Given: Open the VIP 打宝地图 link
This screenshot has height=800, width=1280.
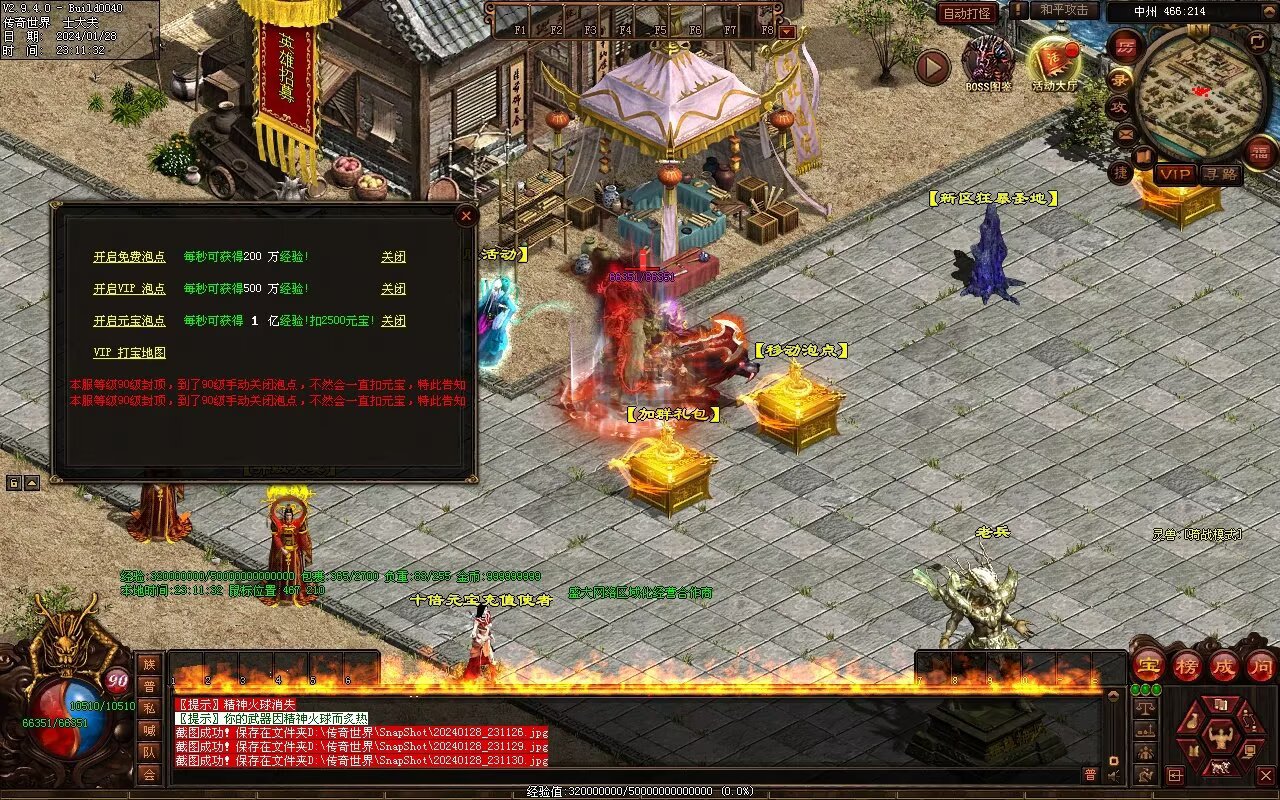Looking at the screenshot, I should tap(129, 353).
